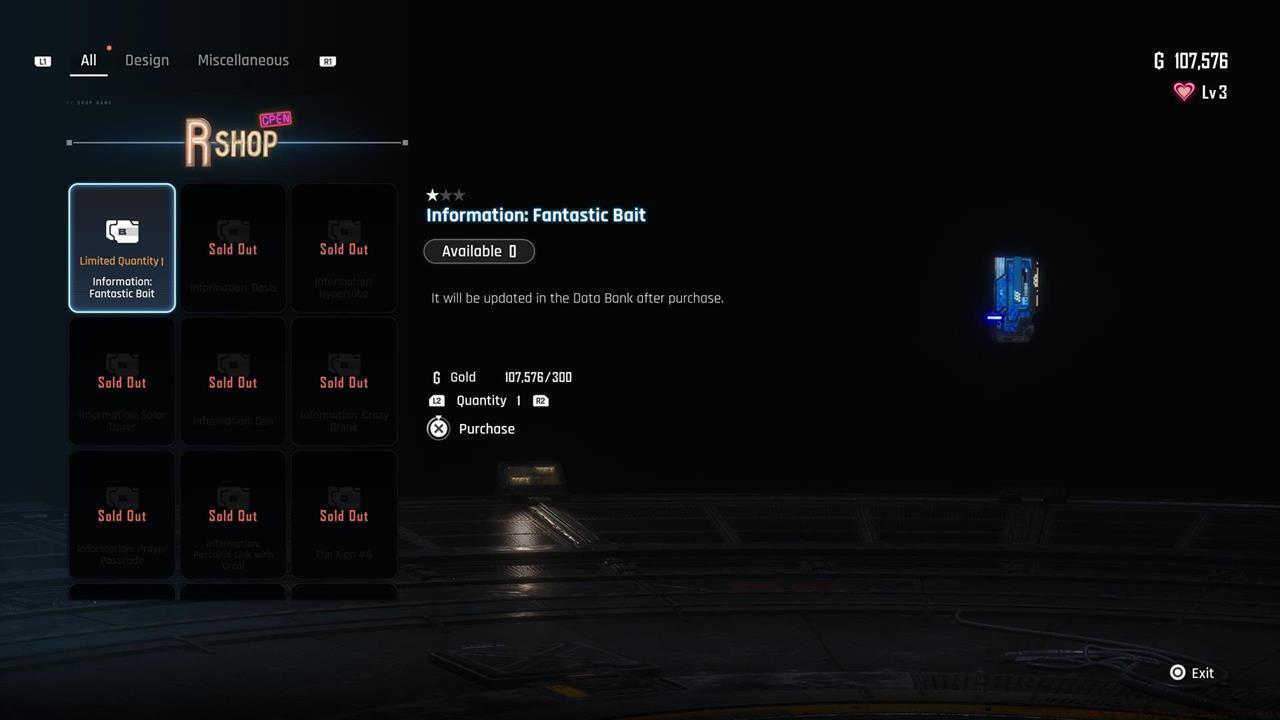Choose the sold out Information: Crazy Drone tile

coord(344,382)
